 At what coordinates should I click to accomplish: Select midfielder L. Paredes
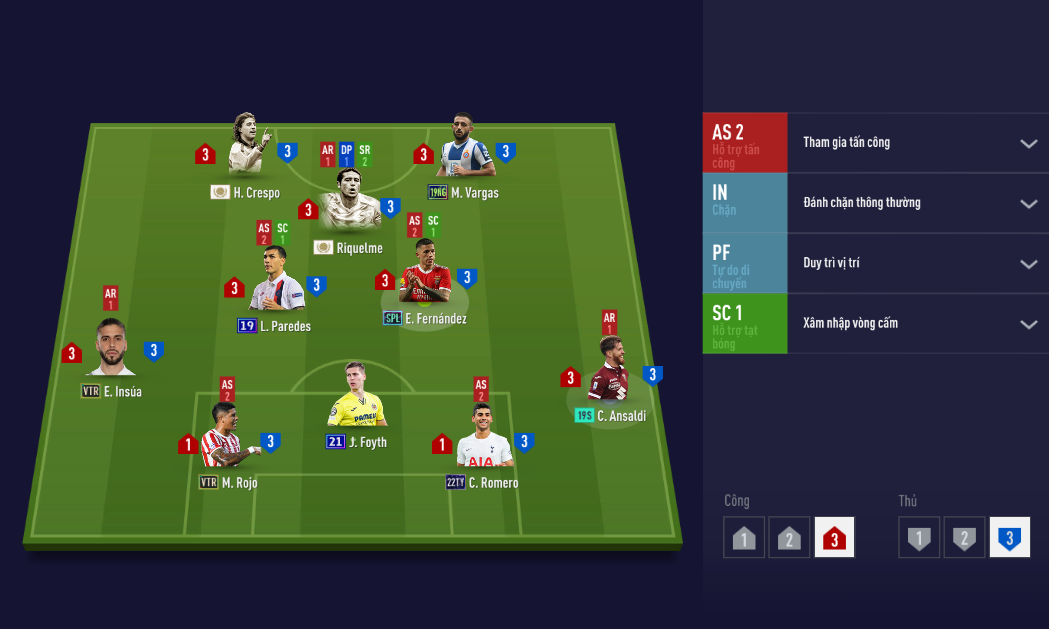click(x=274, y=284)
